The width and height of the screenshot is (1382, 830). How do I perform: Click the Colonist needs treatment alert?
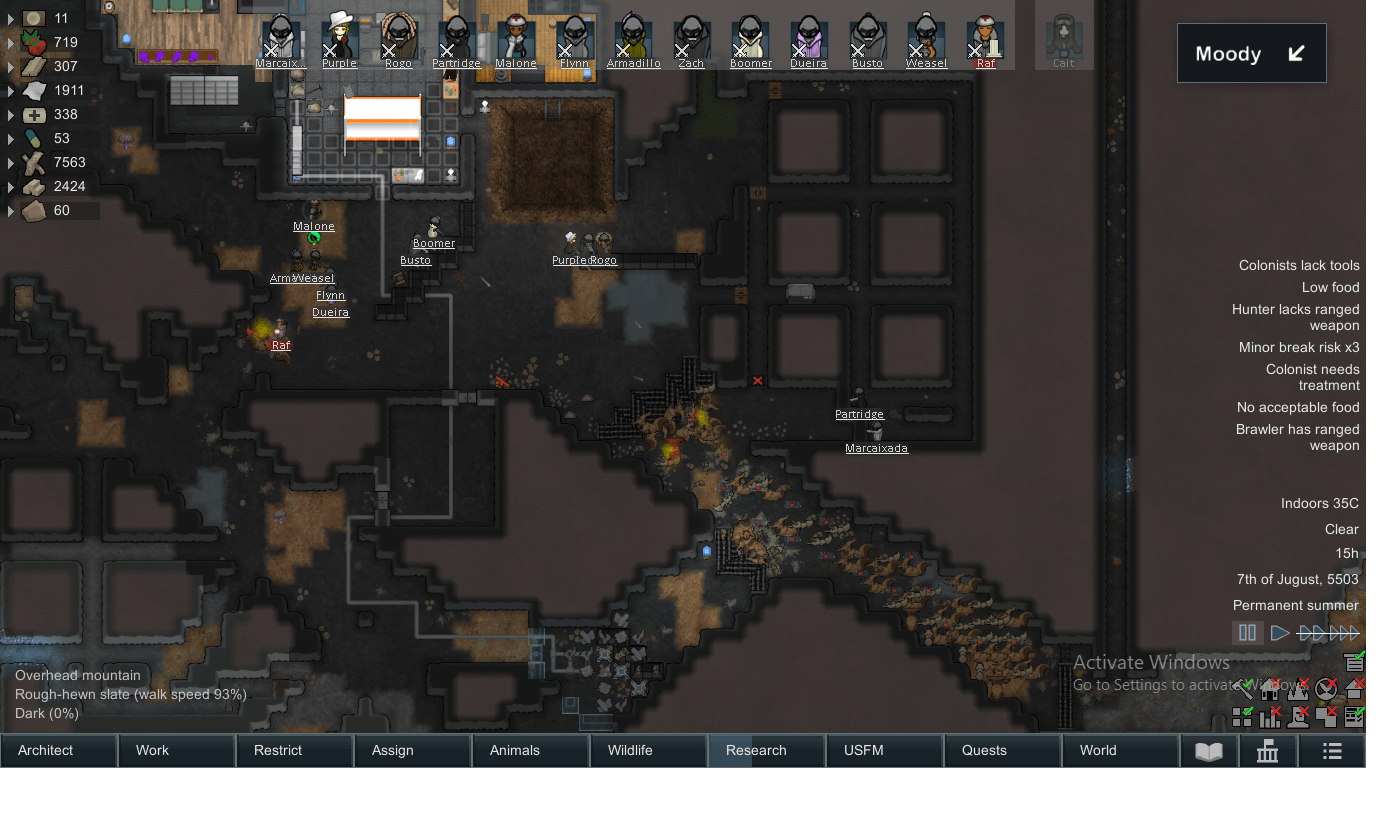pos(1313,377)
